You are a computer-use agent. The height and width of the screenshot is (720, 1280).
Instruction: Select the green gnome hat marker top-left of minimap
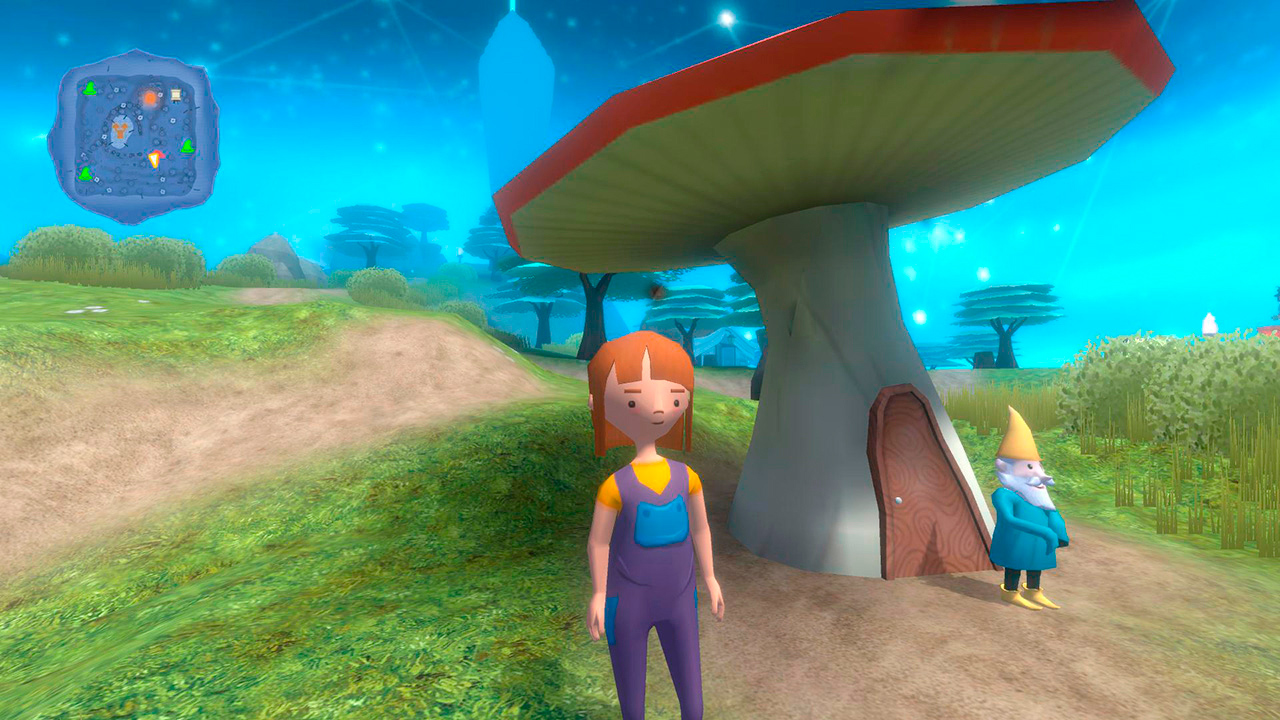click(x=90, y=87)
